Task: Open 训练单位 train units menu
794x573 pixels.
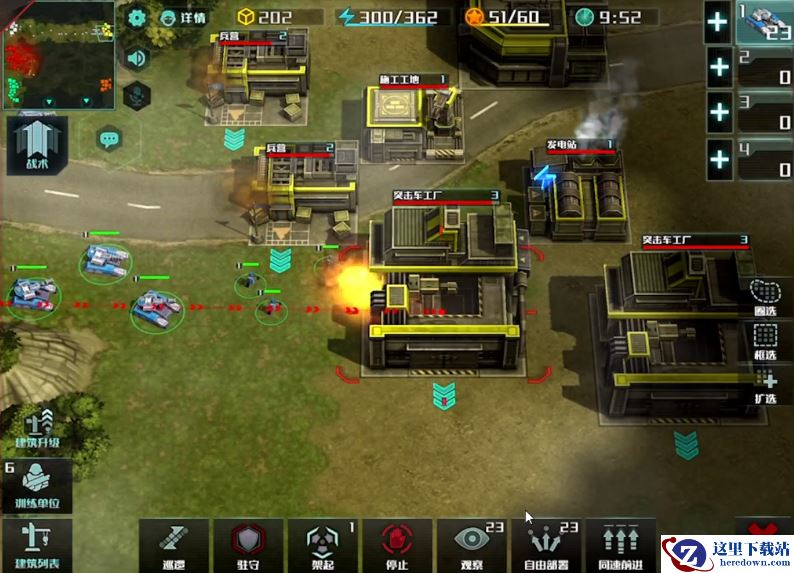Action: 39,487
